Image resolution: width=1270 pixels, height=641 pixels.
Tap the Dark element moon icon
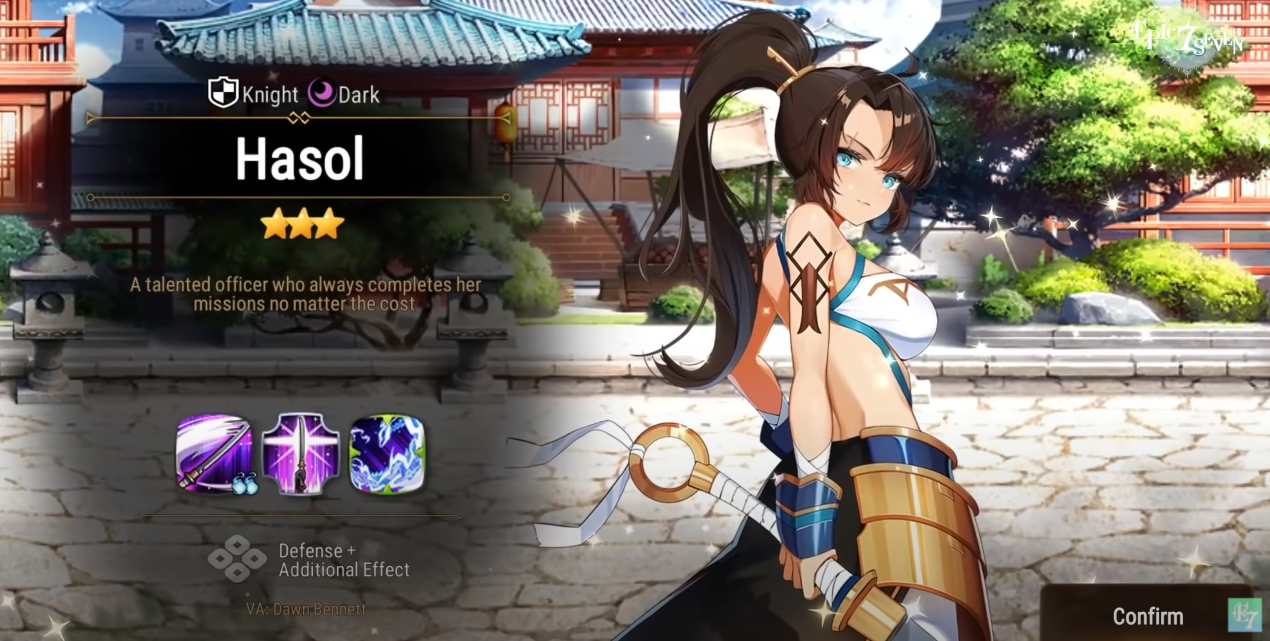pos(321,93)
